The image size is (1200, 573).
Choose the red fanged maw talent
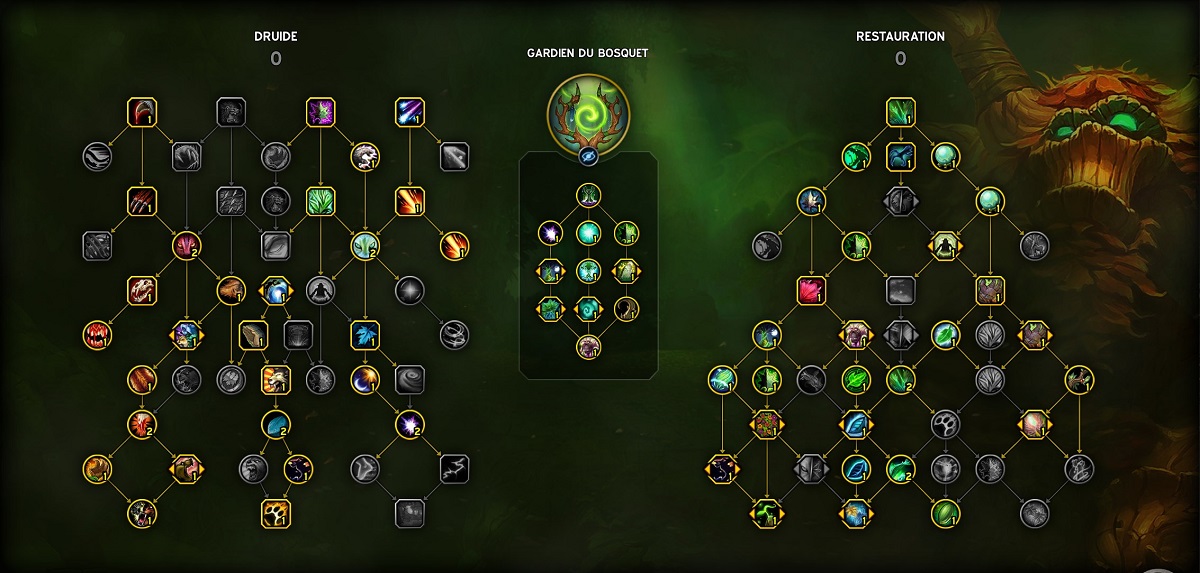[x=97, y=334]
